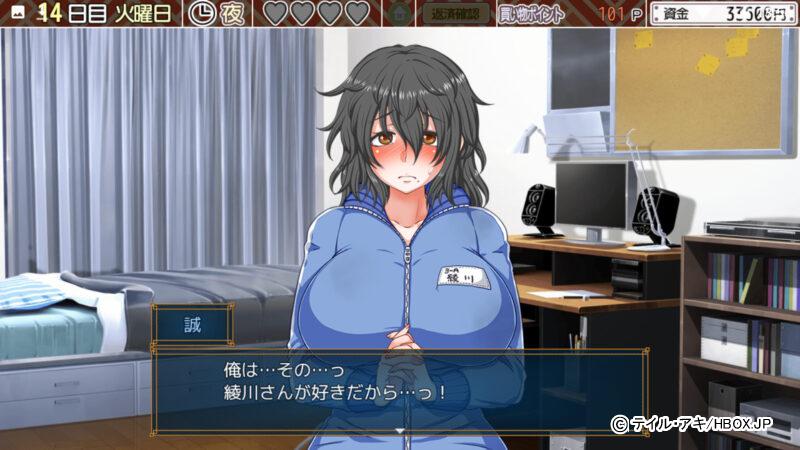Click the dialogue continue arrow
The image size is (800, 450).
(x=399, y=429)
